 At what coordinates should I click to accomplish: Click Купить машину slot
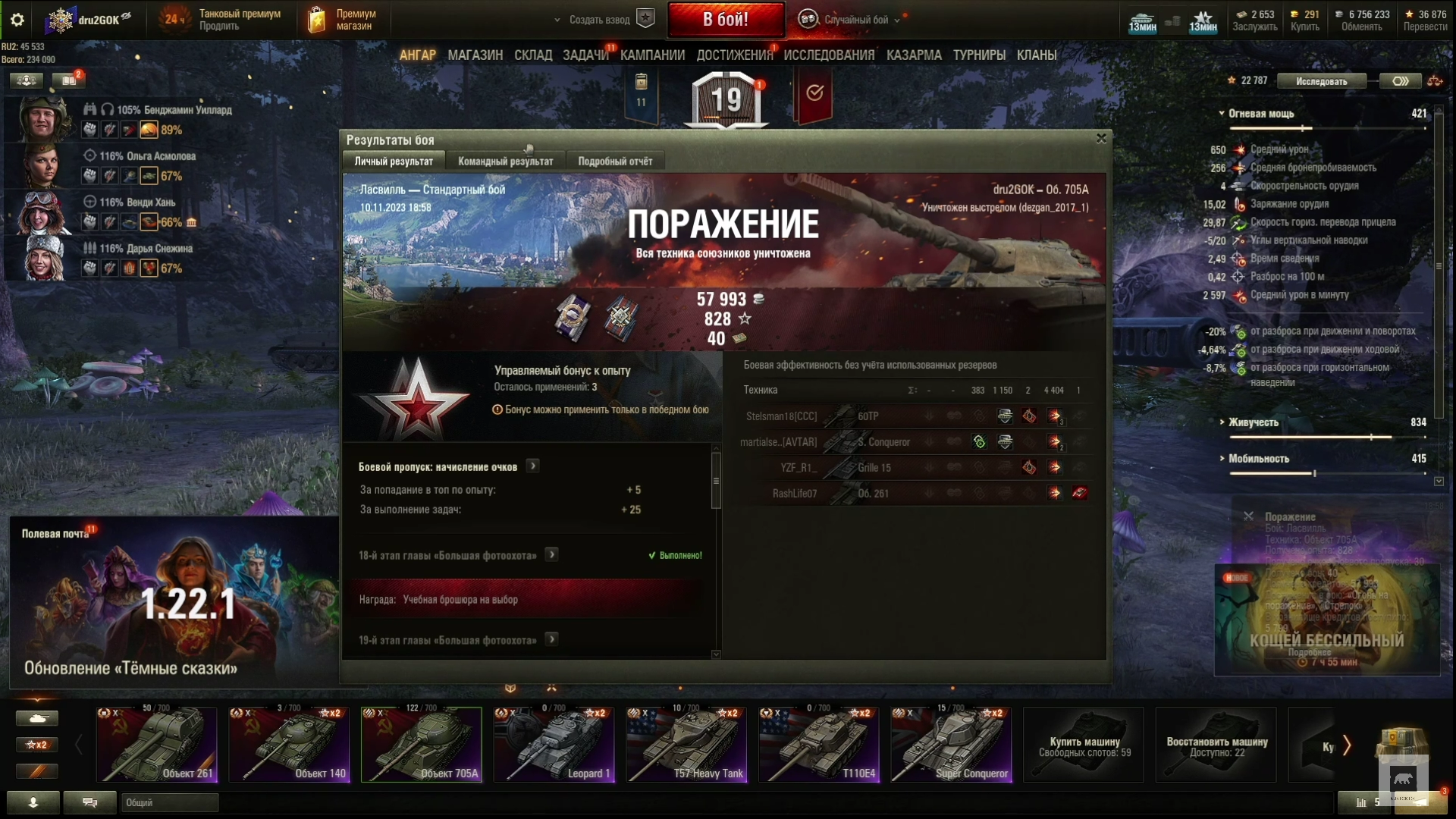tap(1084, 745)
